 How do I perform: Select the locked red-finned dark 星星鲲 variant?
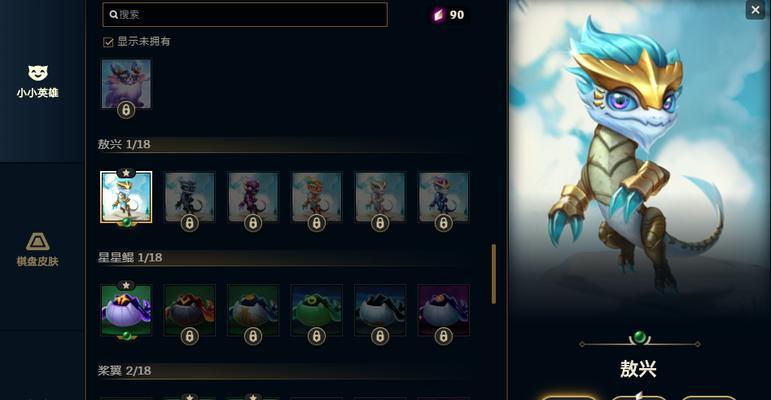[x=190, y=310]
